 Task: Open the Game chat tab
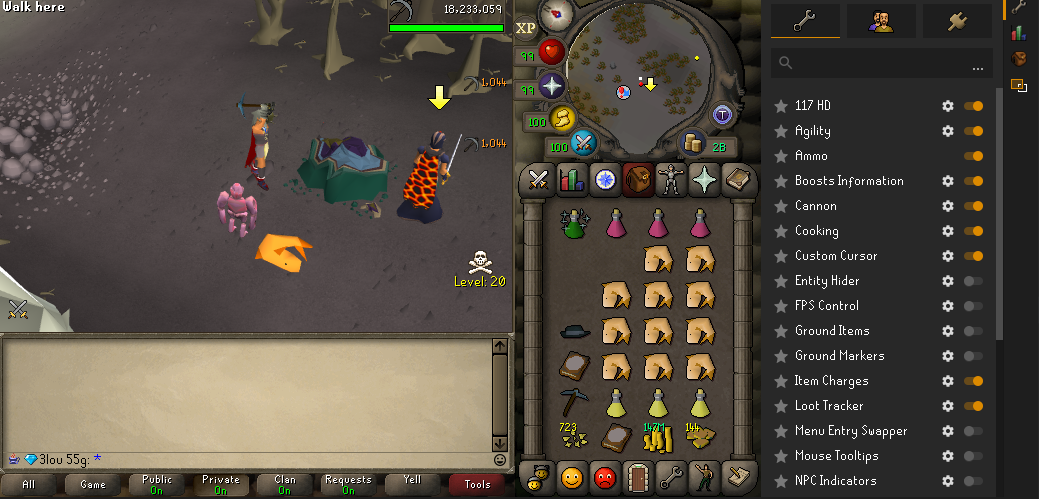(x=93, y=484)
